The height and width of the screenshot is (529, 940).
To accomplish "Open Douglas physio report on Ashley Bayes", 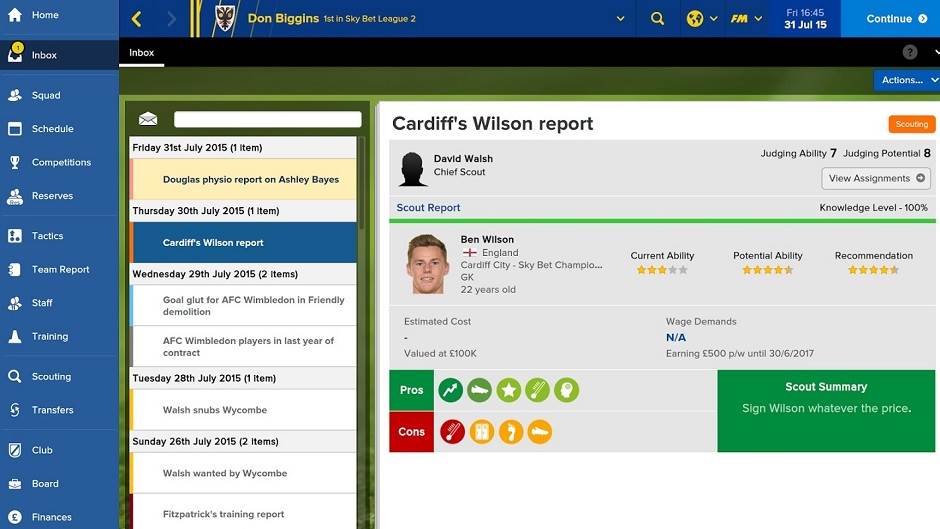I will coord(250,180).
